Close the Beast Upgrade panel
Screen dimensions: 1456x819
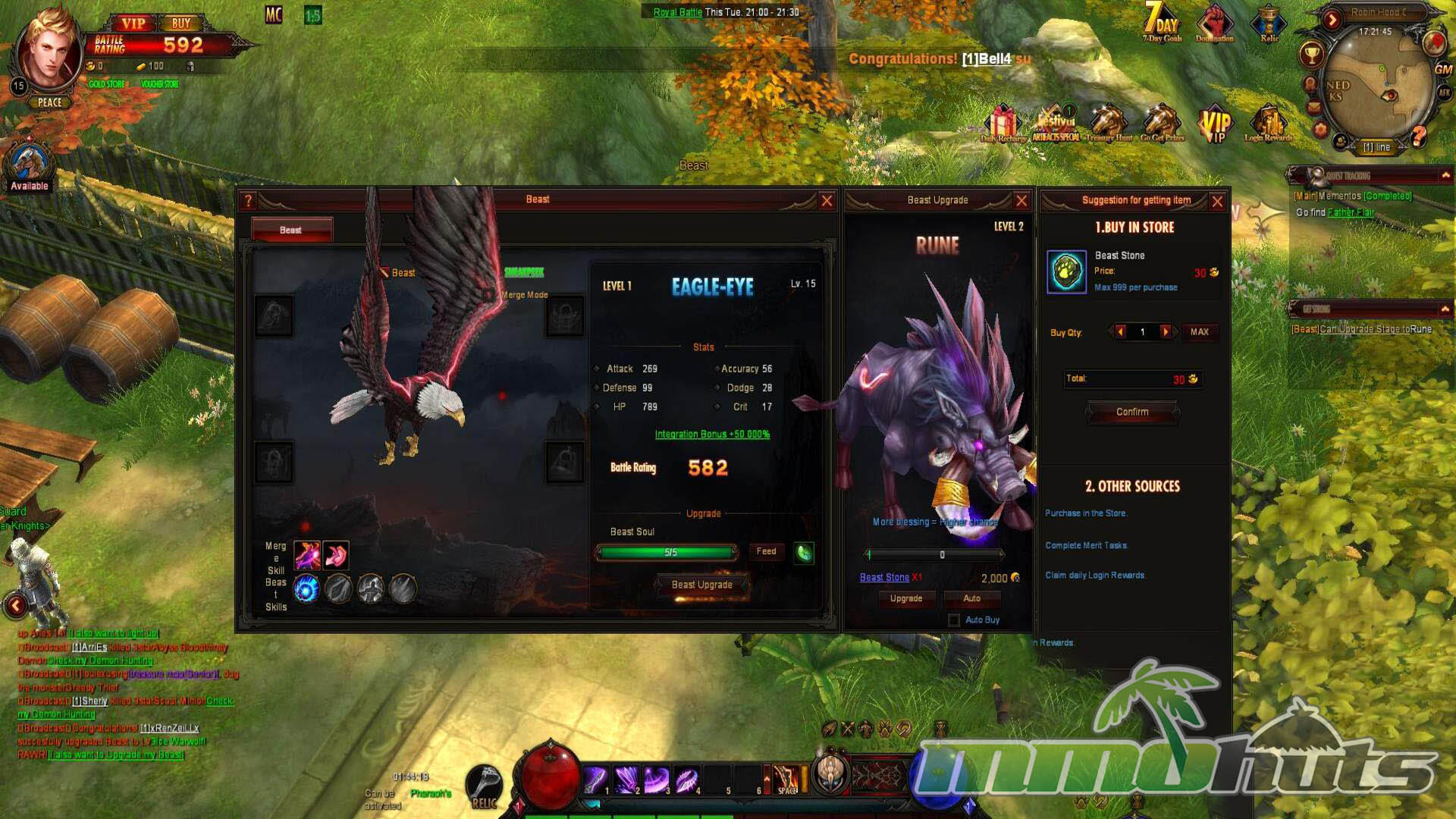coord(1021,201)
